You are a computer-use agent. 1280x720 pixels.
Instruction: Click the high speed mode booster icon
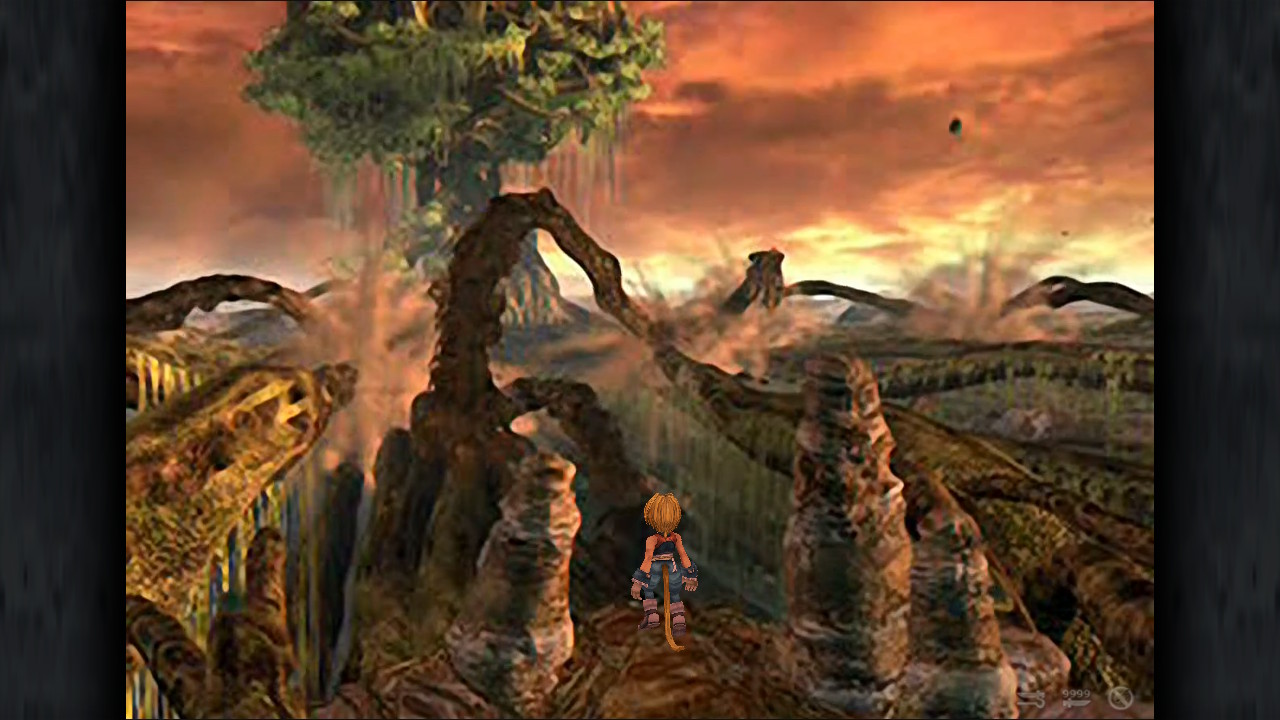click(1031, 699)
